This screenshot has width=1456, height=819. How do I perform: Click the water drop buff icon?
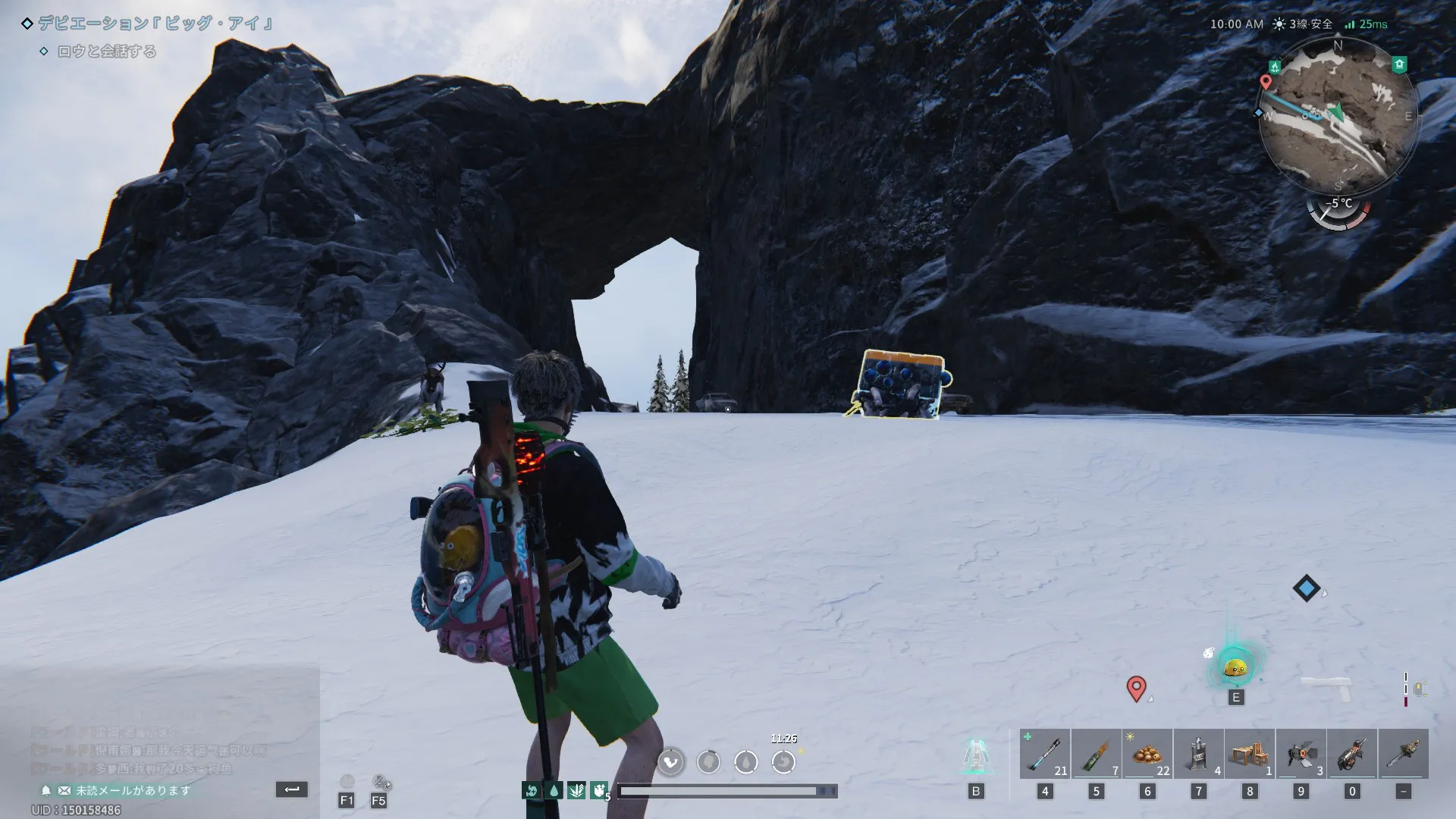pos(554,791)
